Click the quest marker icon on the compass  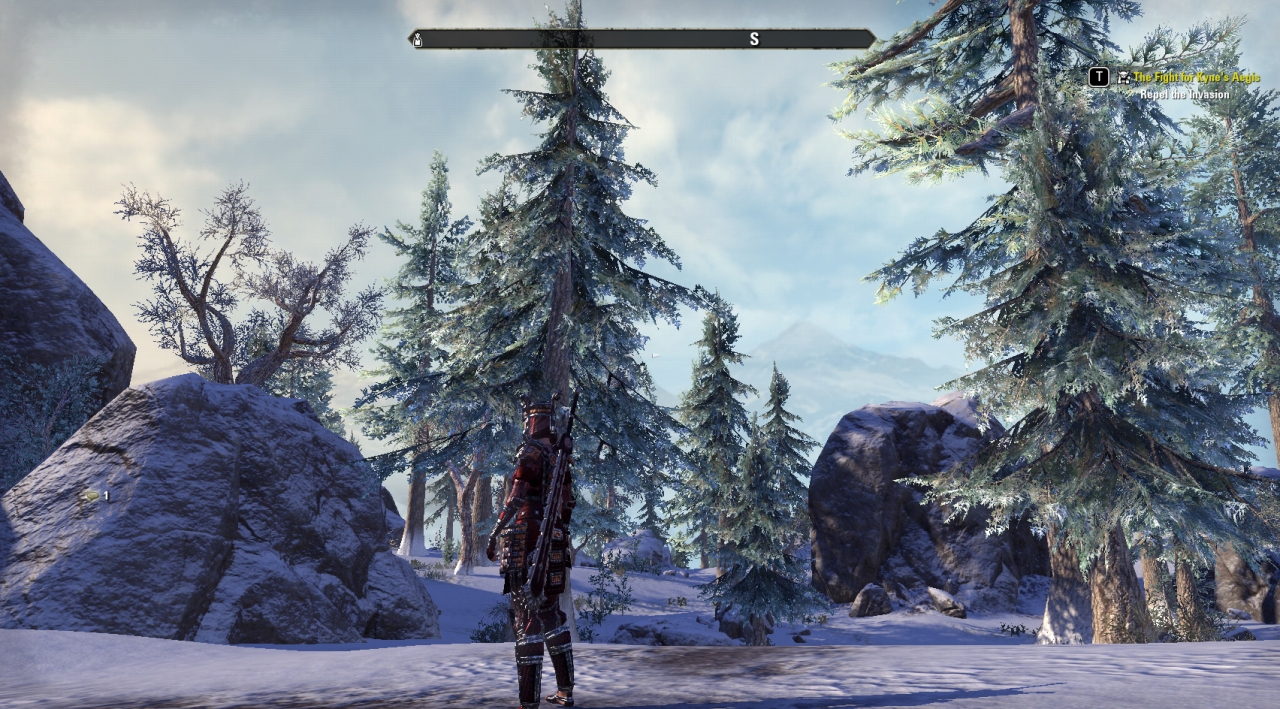[419, 40]
